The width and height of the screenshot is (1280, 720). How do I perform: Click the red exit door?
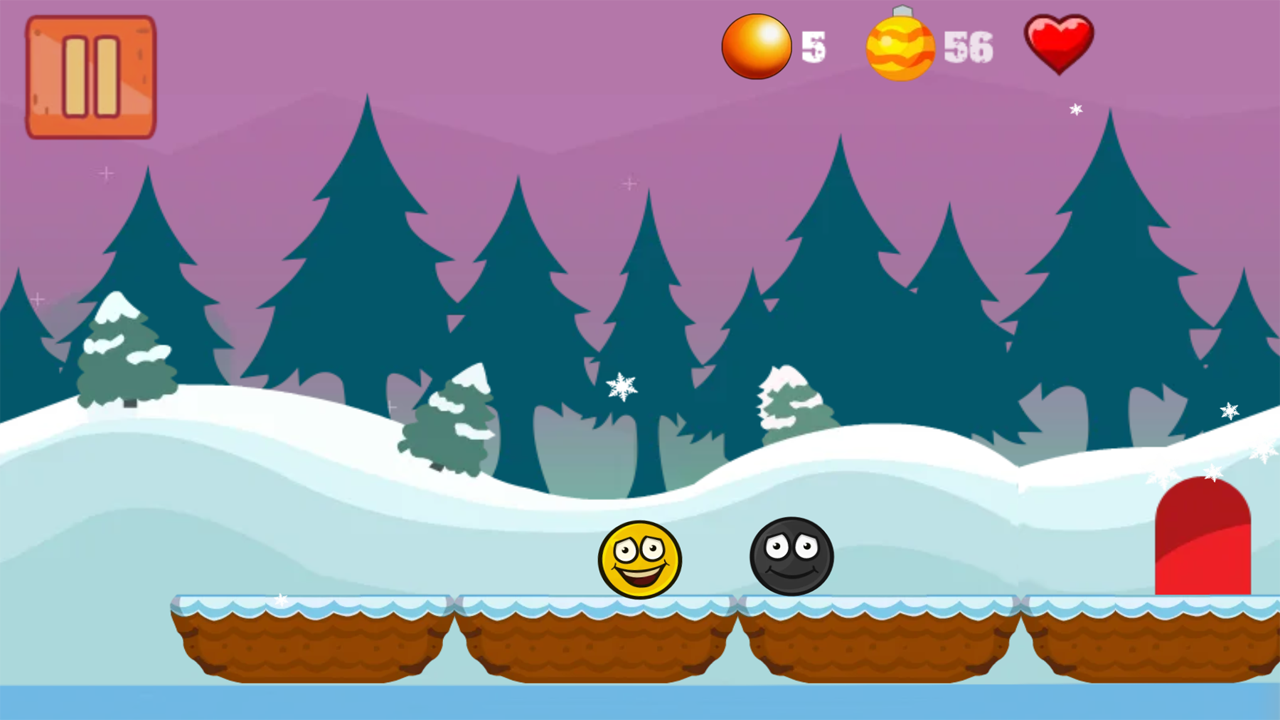pos(1202,535)
